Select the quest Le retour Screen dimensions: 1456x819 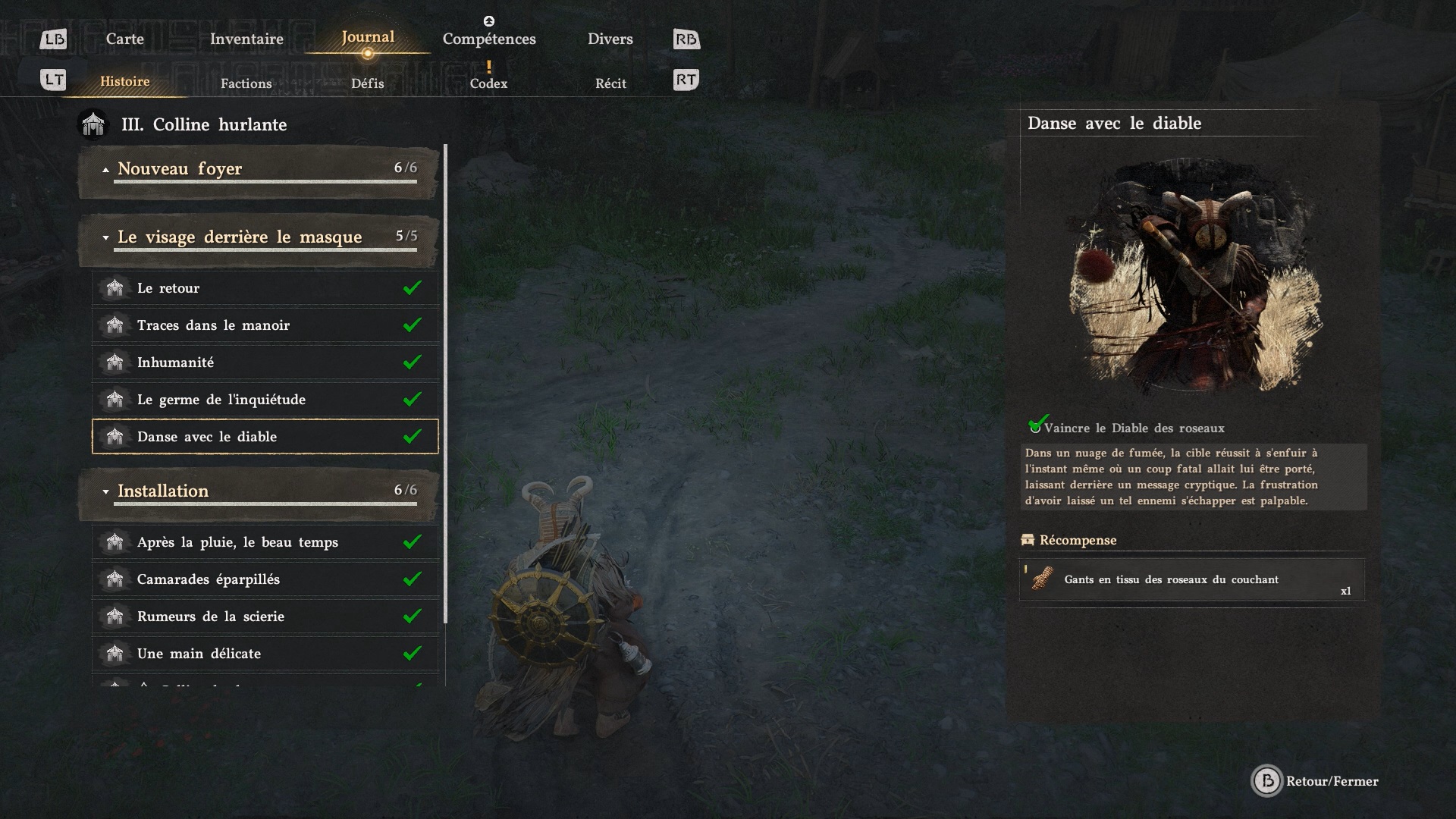pyautogui.click(x=265, y=288)
